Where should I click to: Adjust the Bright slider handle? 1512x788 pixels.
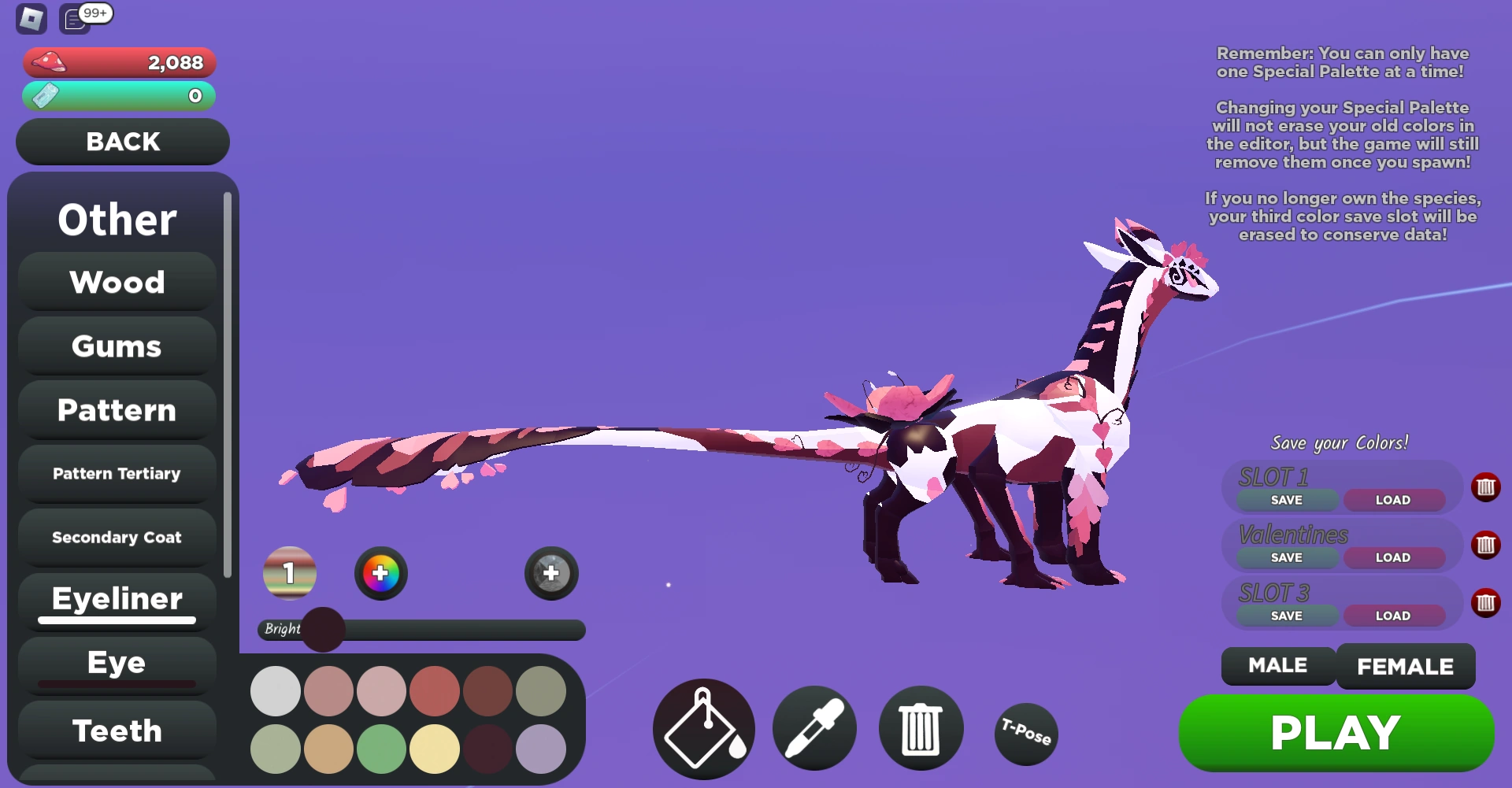323,630
